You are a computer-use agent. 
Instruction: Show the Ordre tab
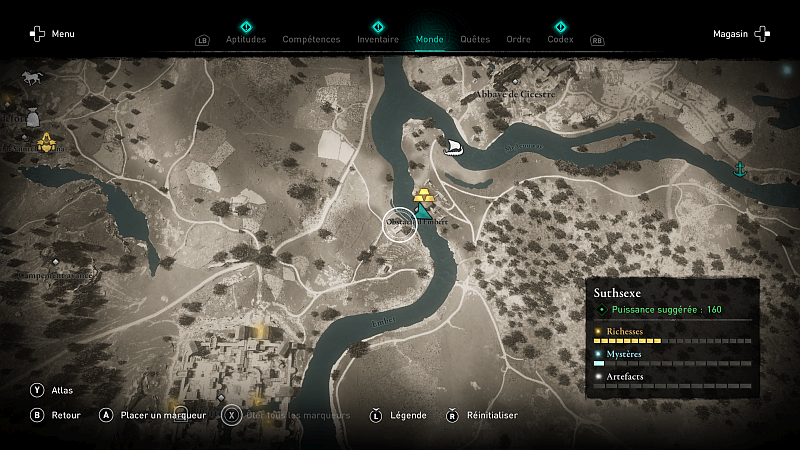tap(518, 40)
